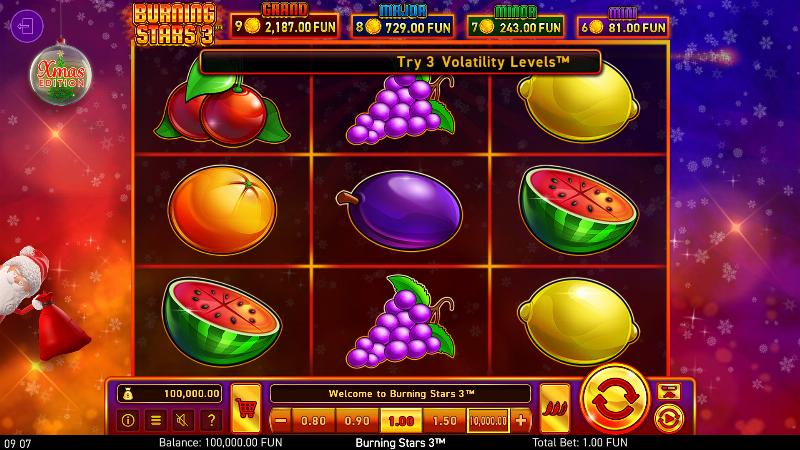Spin the reels with the big round button
Viewport: 800px width, 450px height.
(x=616, y=401)
